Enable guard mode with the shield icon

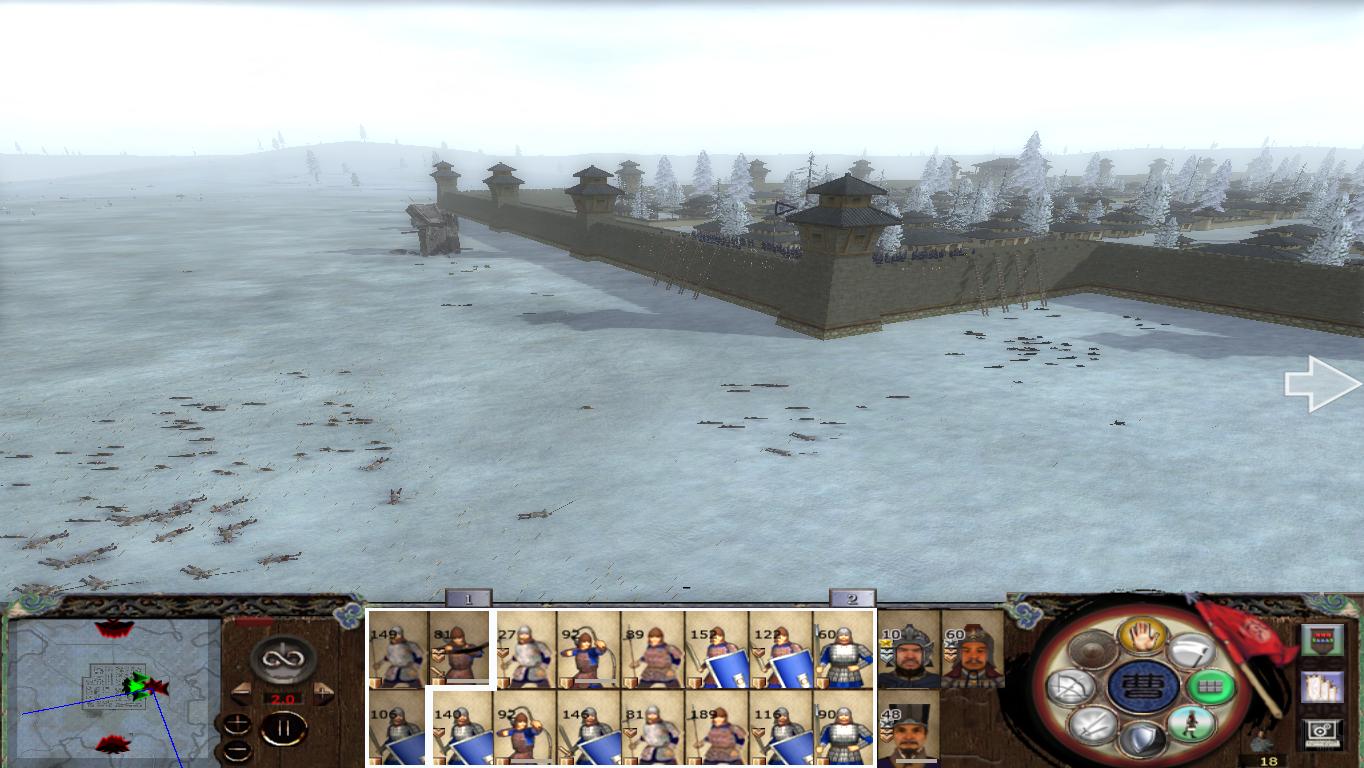[1144, 736]
